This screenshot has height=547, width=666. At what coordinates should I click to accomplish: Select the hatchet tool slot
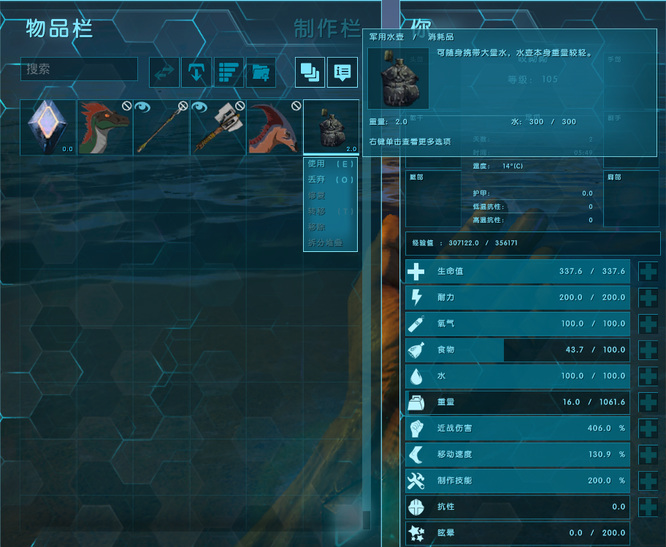coord(217,127)
